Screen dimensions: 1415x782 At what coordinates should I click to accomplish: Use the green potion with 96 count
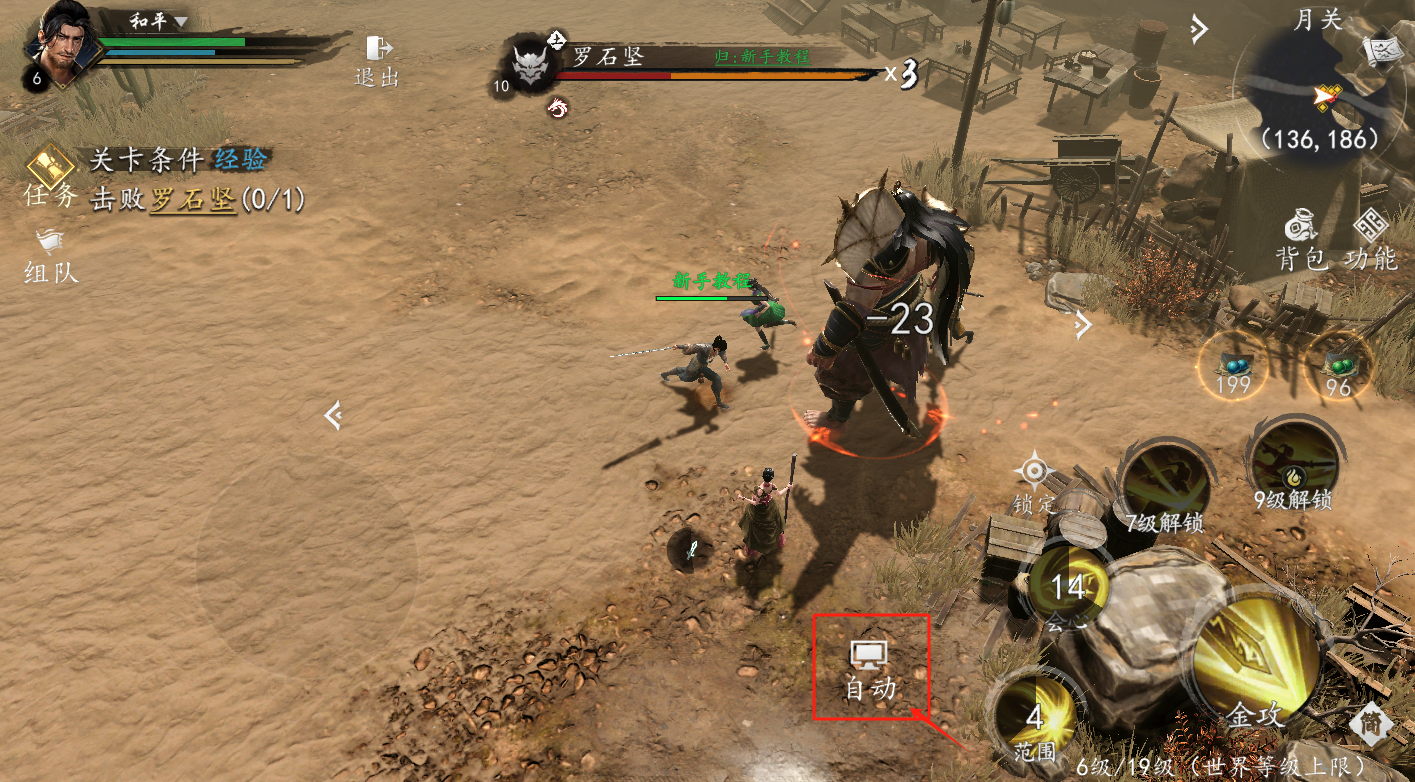pyautogui.click(x=1338, y=367)
